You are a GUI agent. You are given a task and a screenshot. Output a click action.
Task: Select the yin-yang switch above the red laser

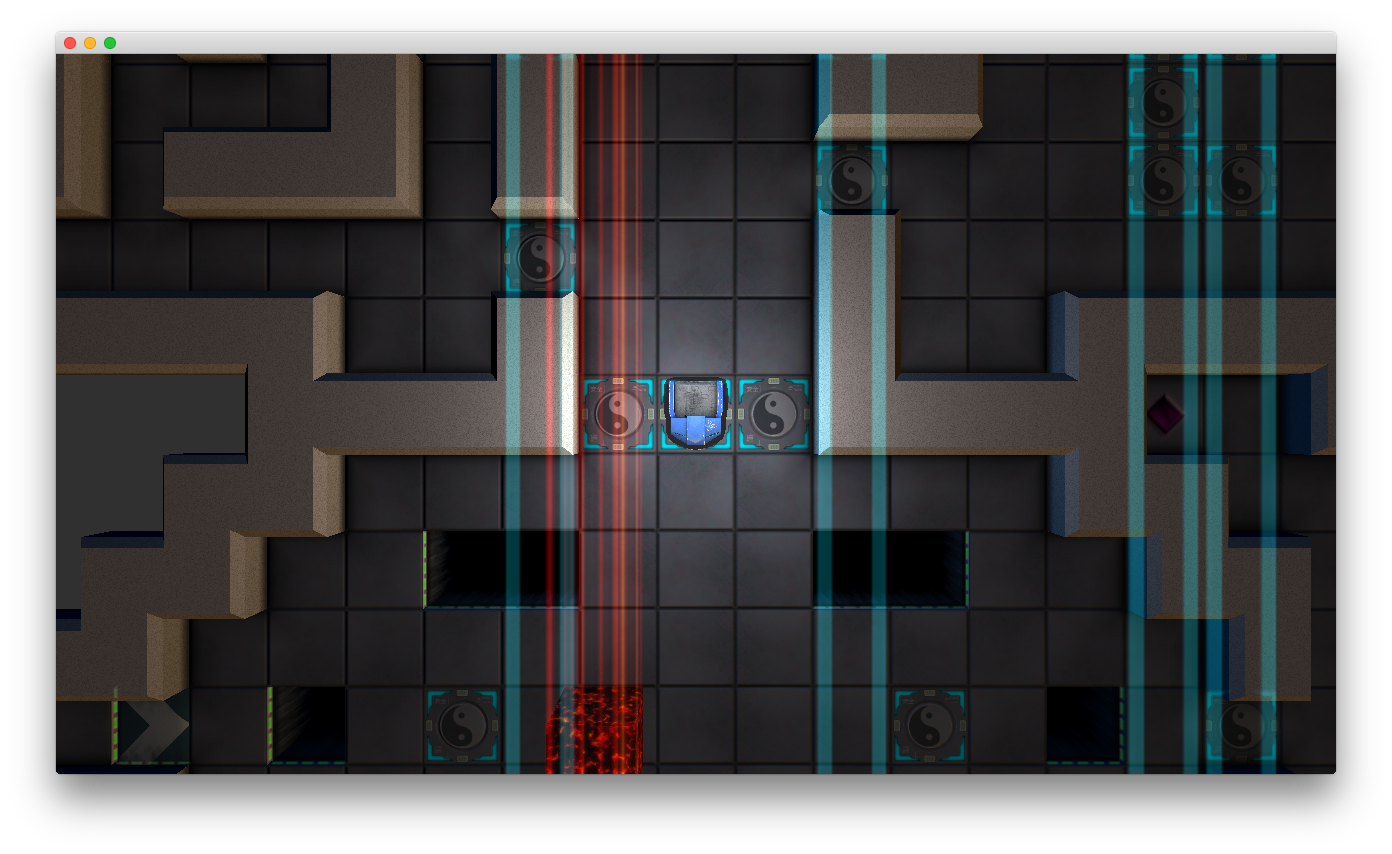[x=539, y=257]
